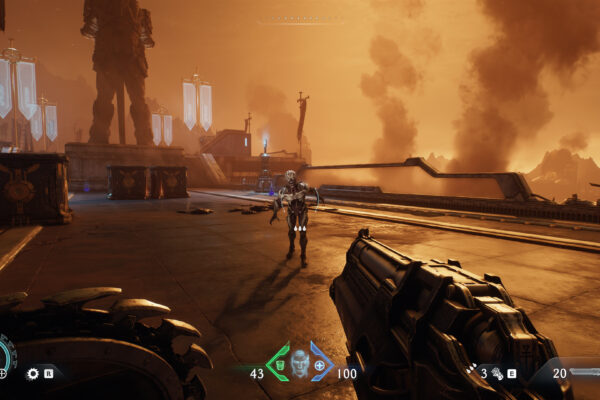Select the shield saw gear icon

[x=32, y=374]
